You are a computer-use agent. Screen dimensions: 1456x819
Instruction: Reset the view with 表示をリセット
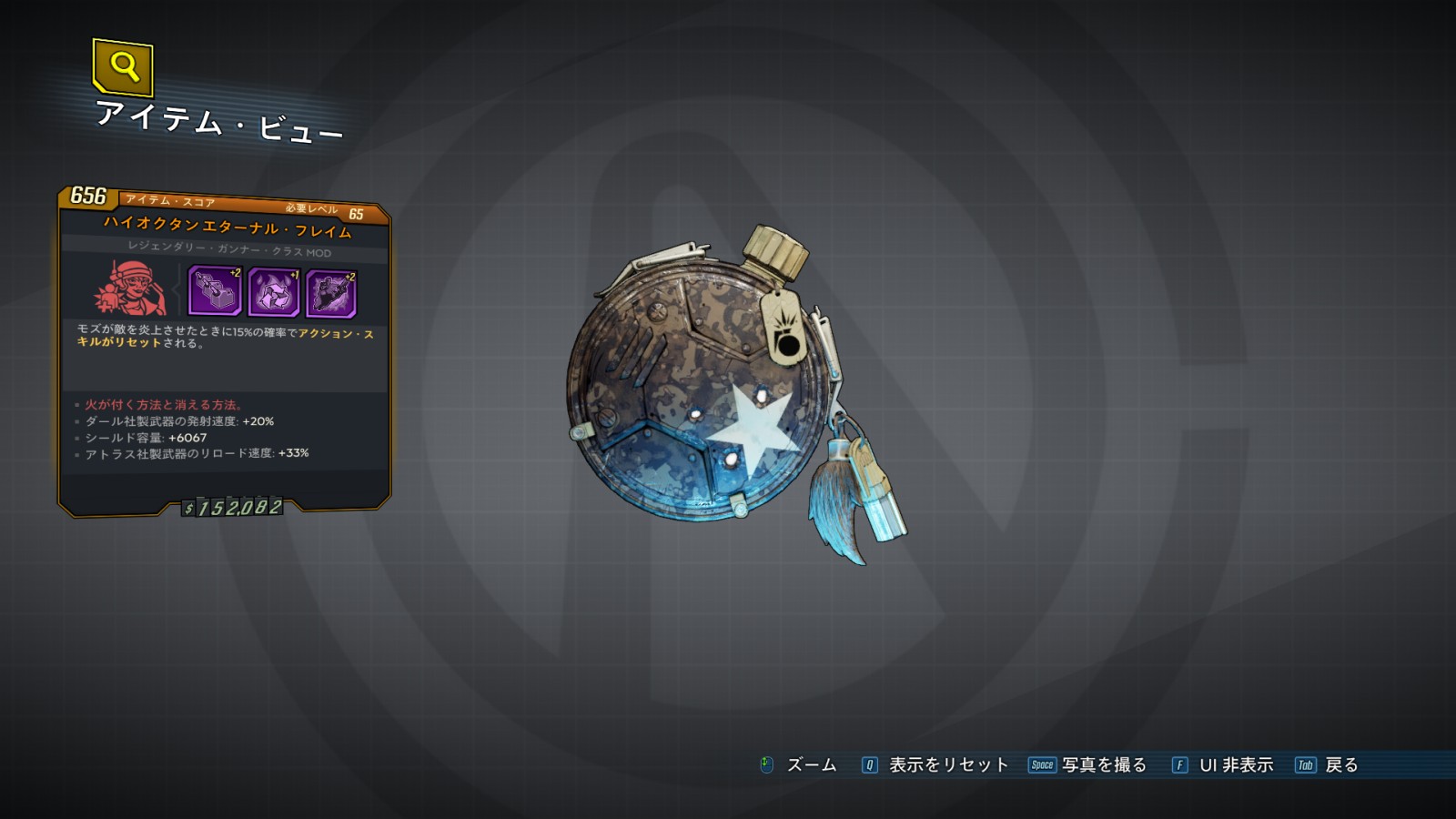[x=935, y=765]
